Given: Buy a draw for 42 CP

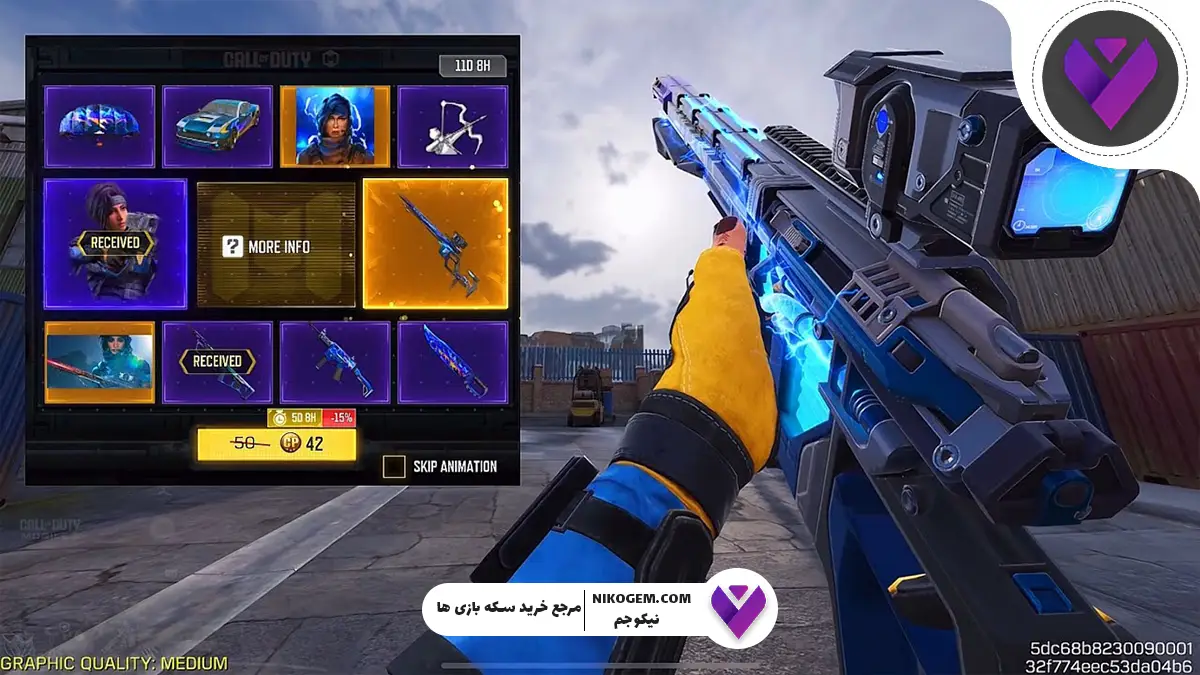Looking at the screenshot, I should click(276, 444).
